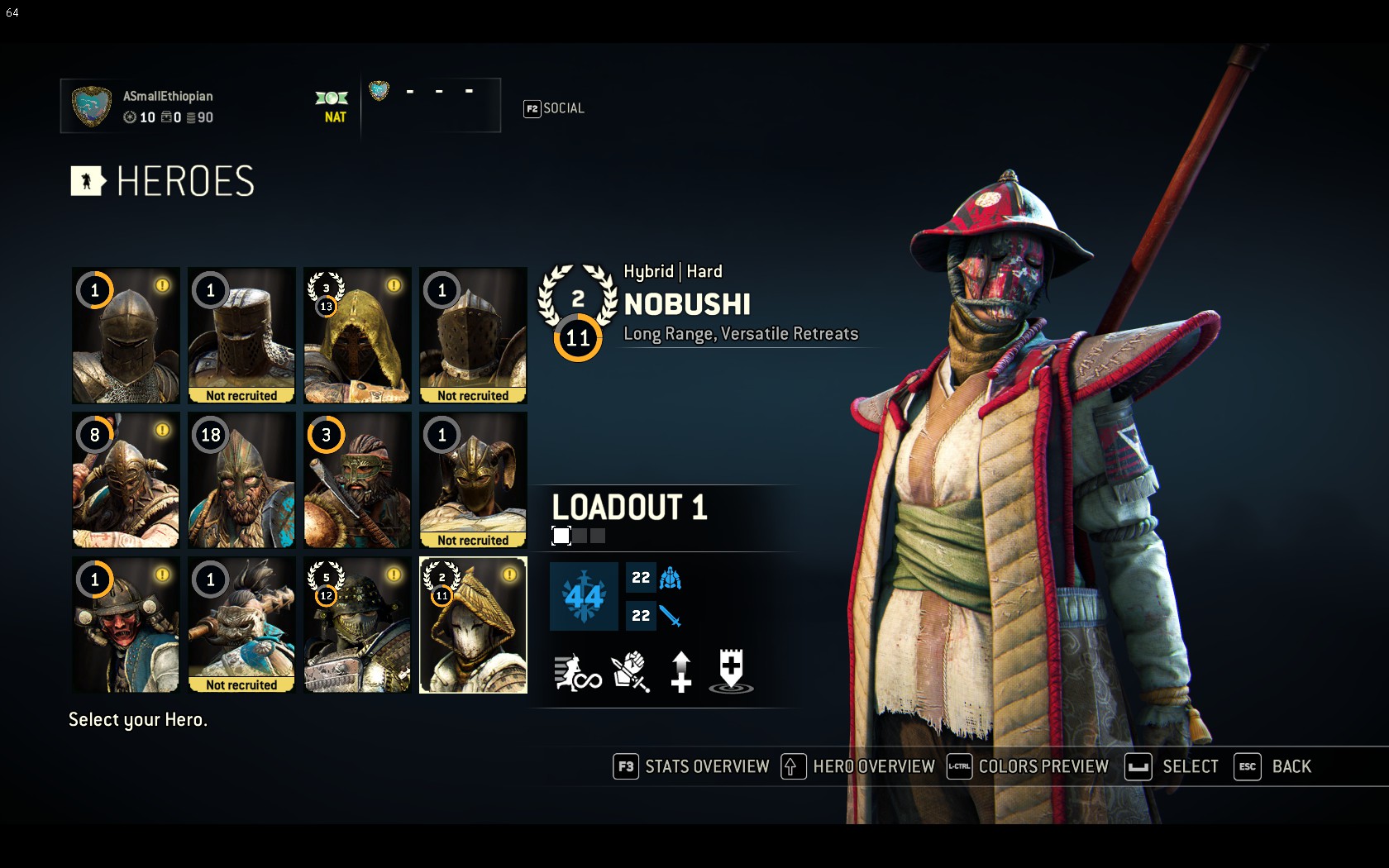This screenshot has width=1389, height=868.
Task: Open the Colors Preview
Action: click(1028, 766)
